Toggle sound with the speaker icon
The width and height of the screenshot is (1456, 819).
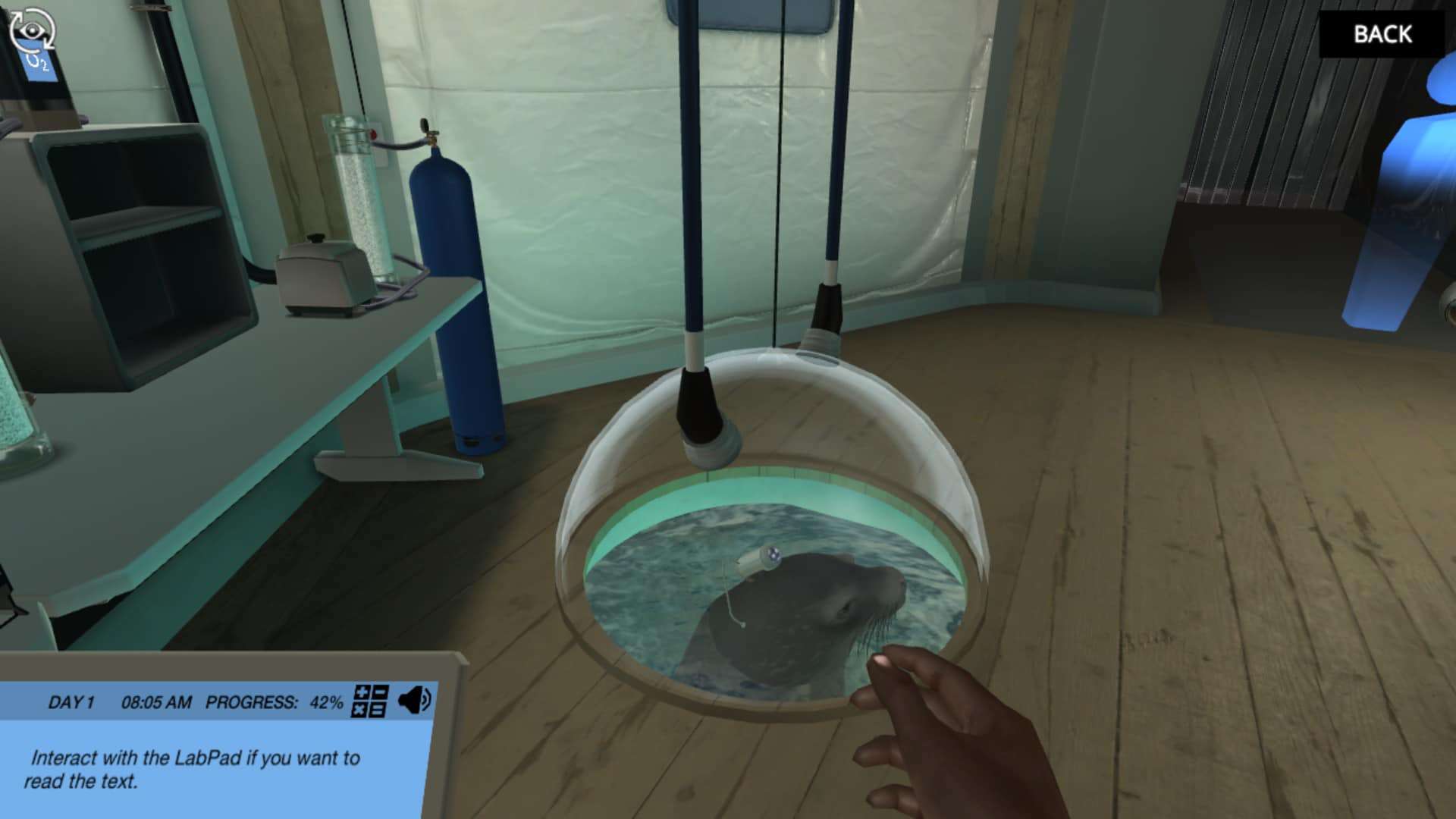point(414,701)
